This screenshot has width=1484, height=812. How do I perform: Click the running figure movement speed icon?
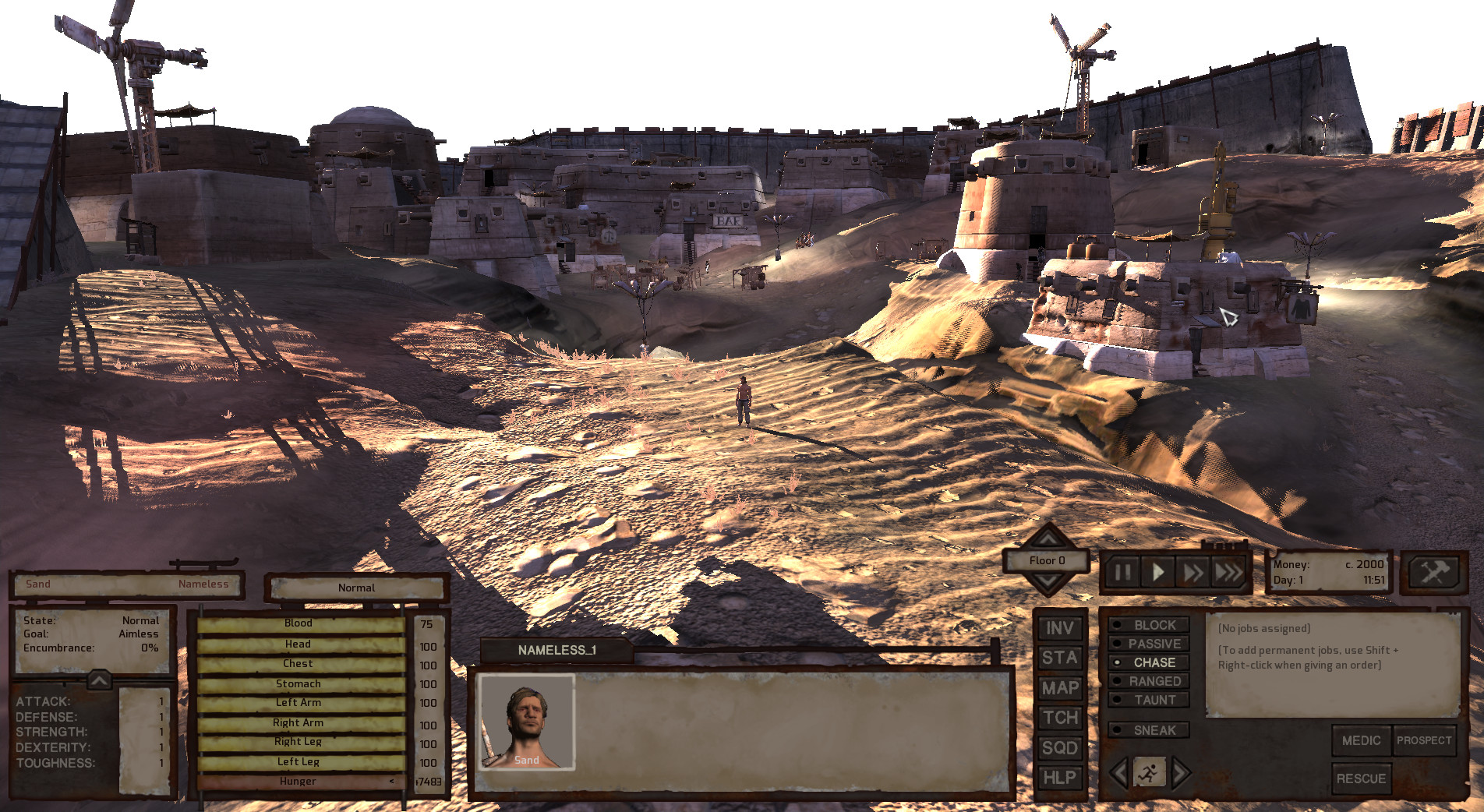tap(1150, 772)
